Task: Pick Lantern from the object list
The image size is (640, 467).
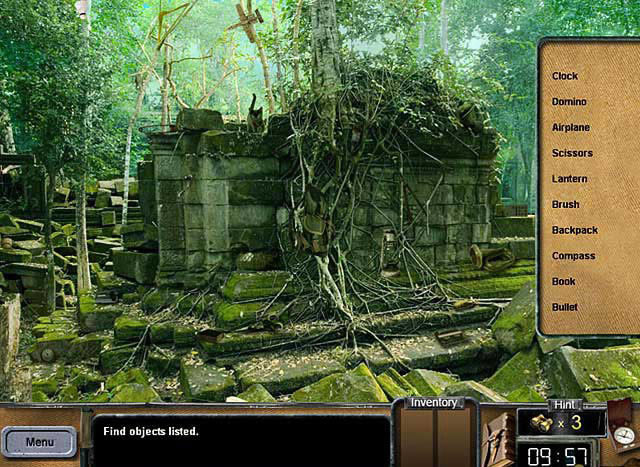Action: point(569,179)
